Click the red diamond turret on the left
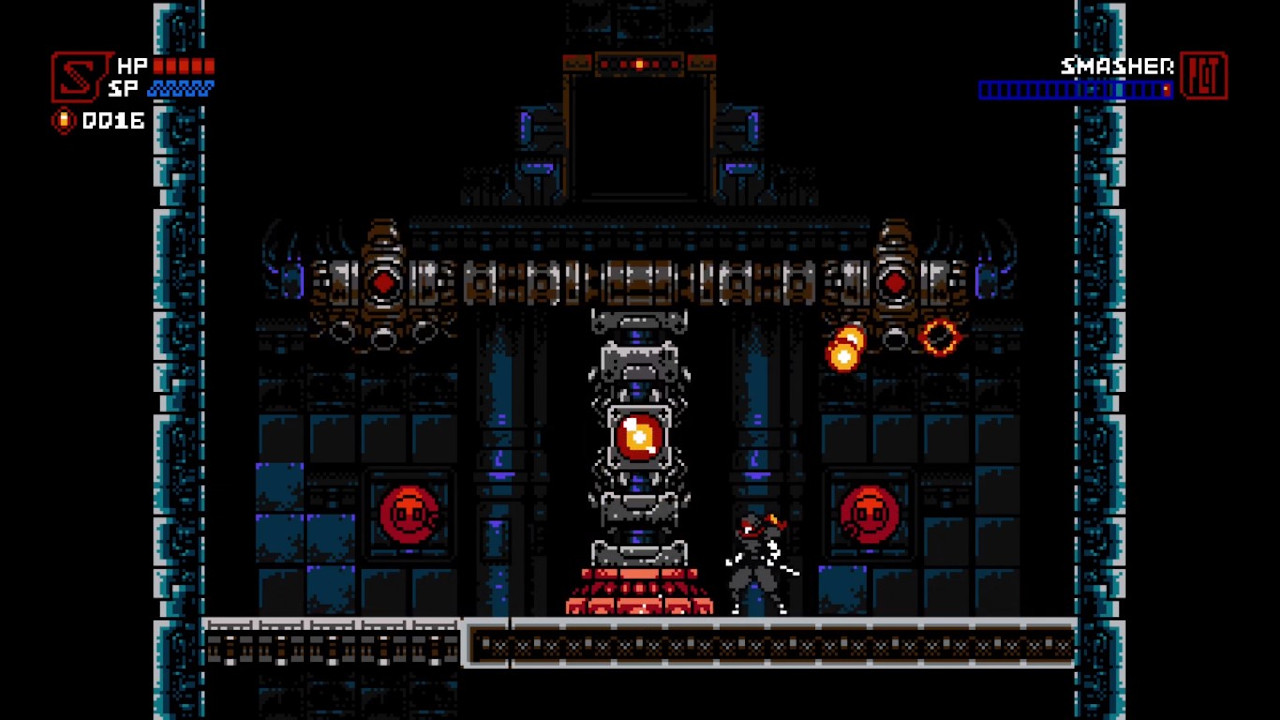The width and height of the screenshot is (1280, 720). tap(384, 283)
